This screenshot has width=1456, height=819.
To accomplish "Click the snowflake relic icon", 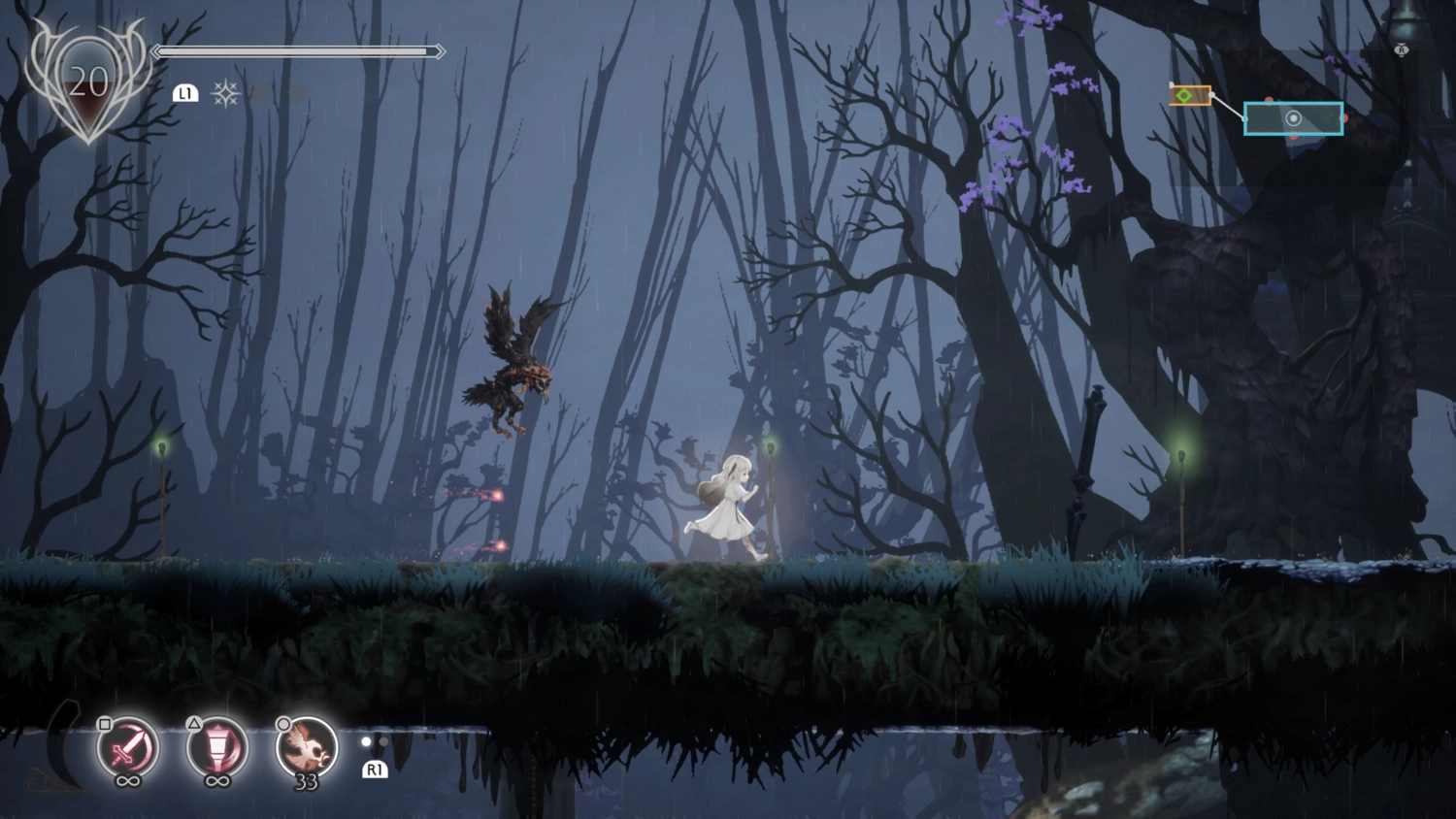I will click(226, 93).
